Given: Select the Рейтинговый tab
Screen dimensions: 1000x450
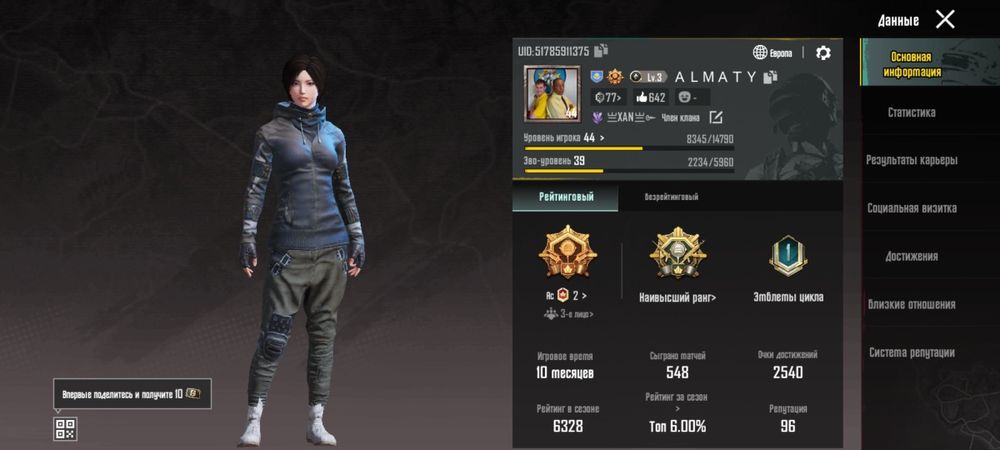Looking at the screenshot, I should coord(565,197).
